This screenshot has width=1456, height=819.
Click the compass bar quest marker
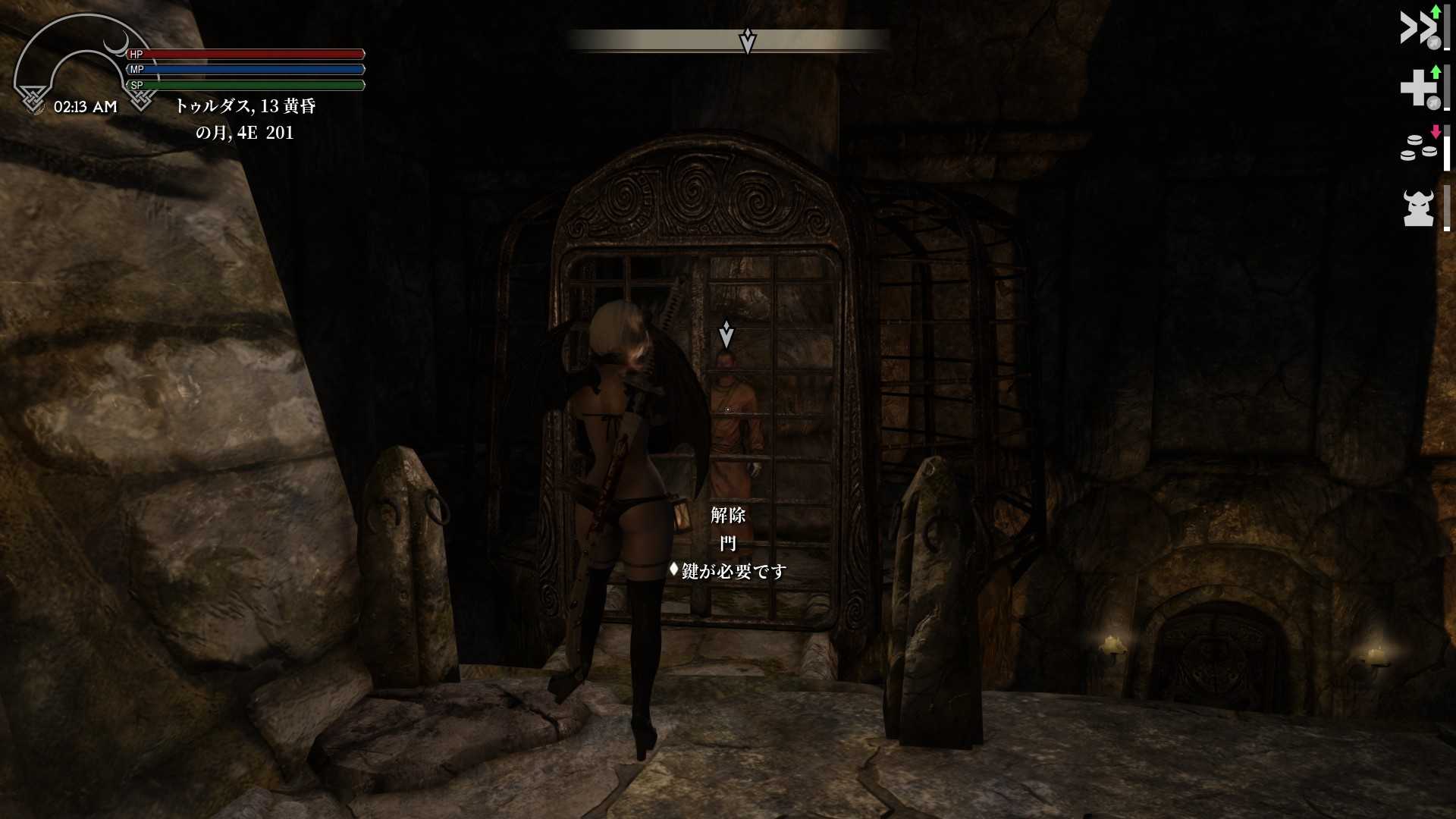pos(748,41)
